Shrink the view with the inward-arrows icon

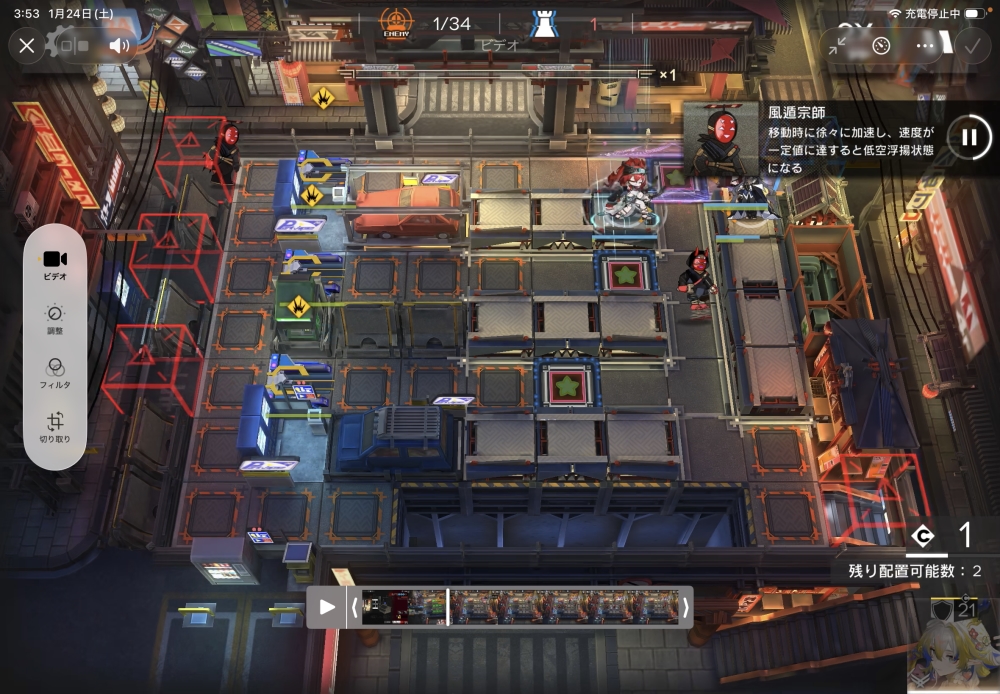tap(837, 45)
